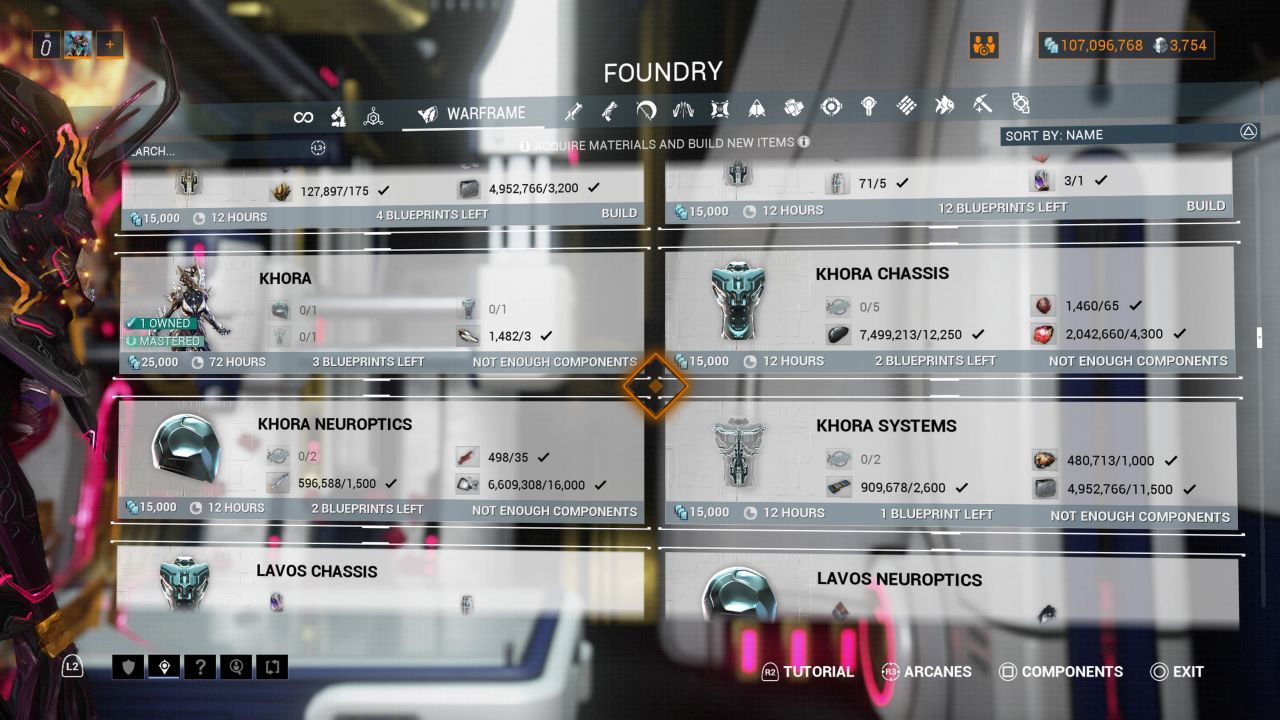Click the clan emblem icon near the currencies
Viewport: 1280px width, 720px height.
pos(983,44)
